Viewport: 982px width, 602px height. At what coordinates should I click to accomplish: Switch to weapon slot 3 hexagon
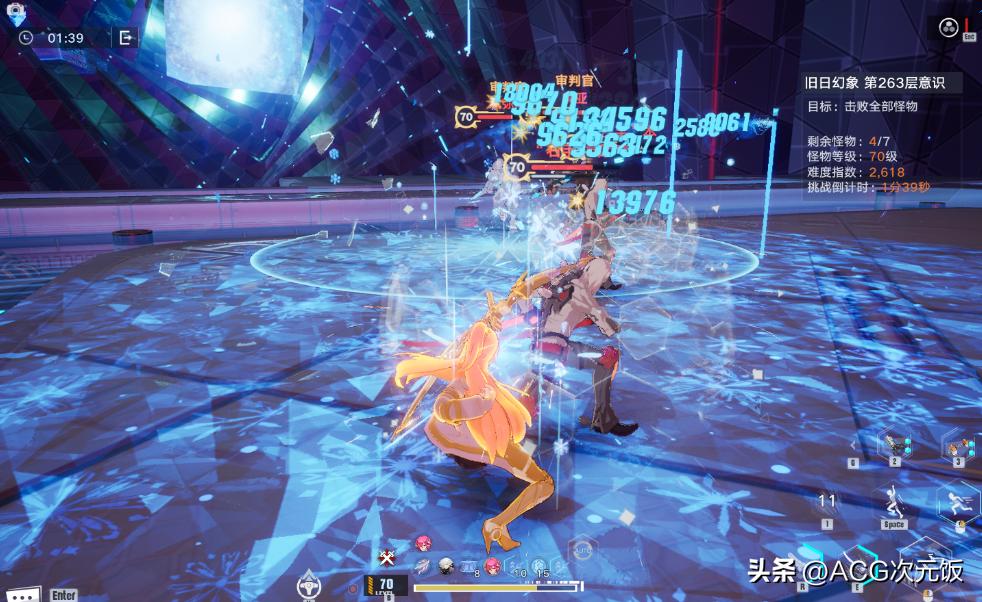coord(957,444)
